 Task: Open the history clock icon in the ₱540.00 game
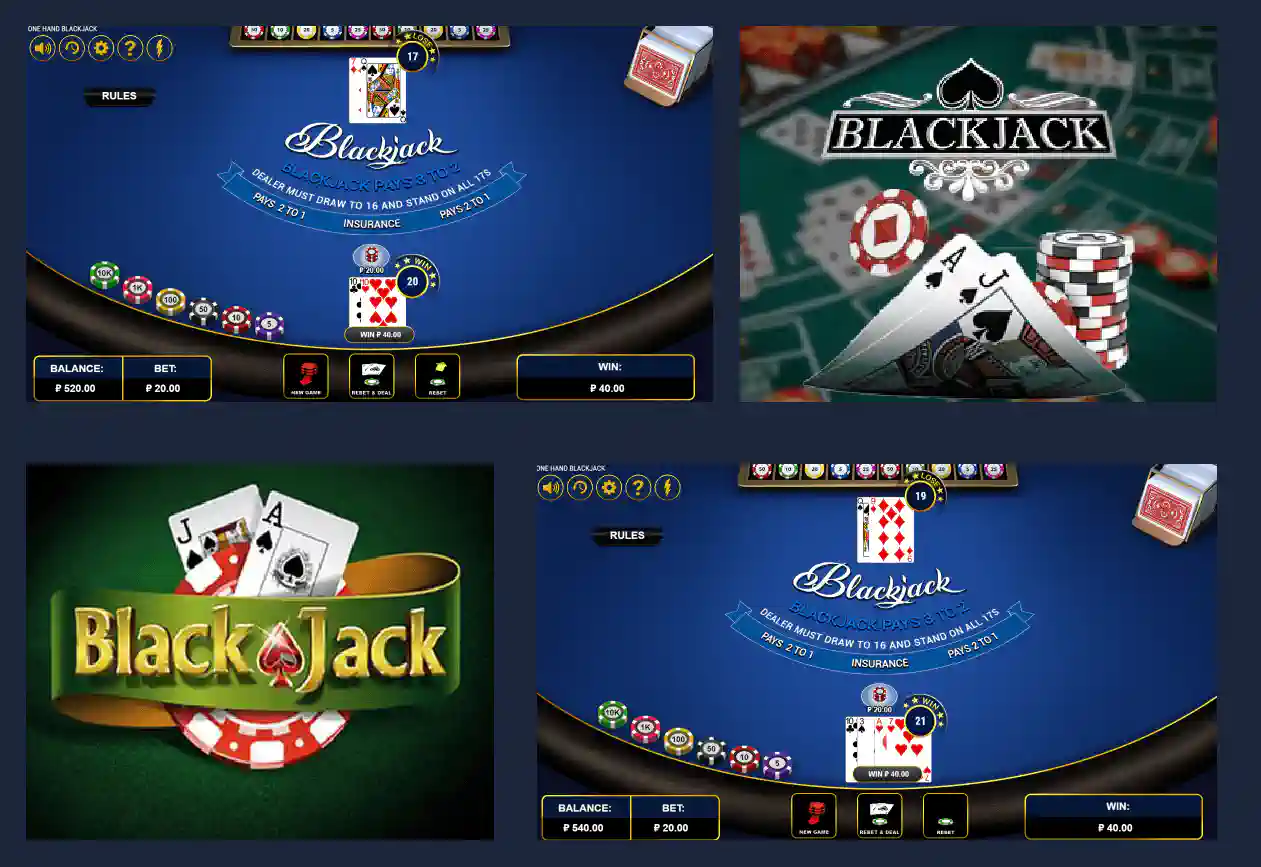click(580, 487)
